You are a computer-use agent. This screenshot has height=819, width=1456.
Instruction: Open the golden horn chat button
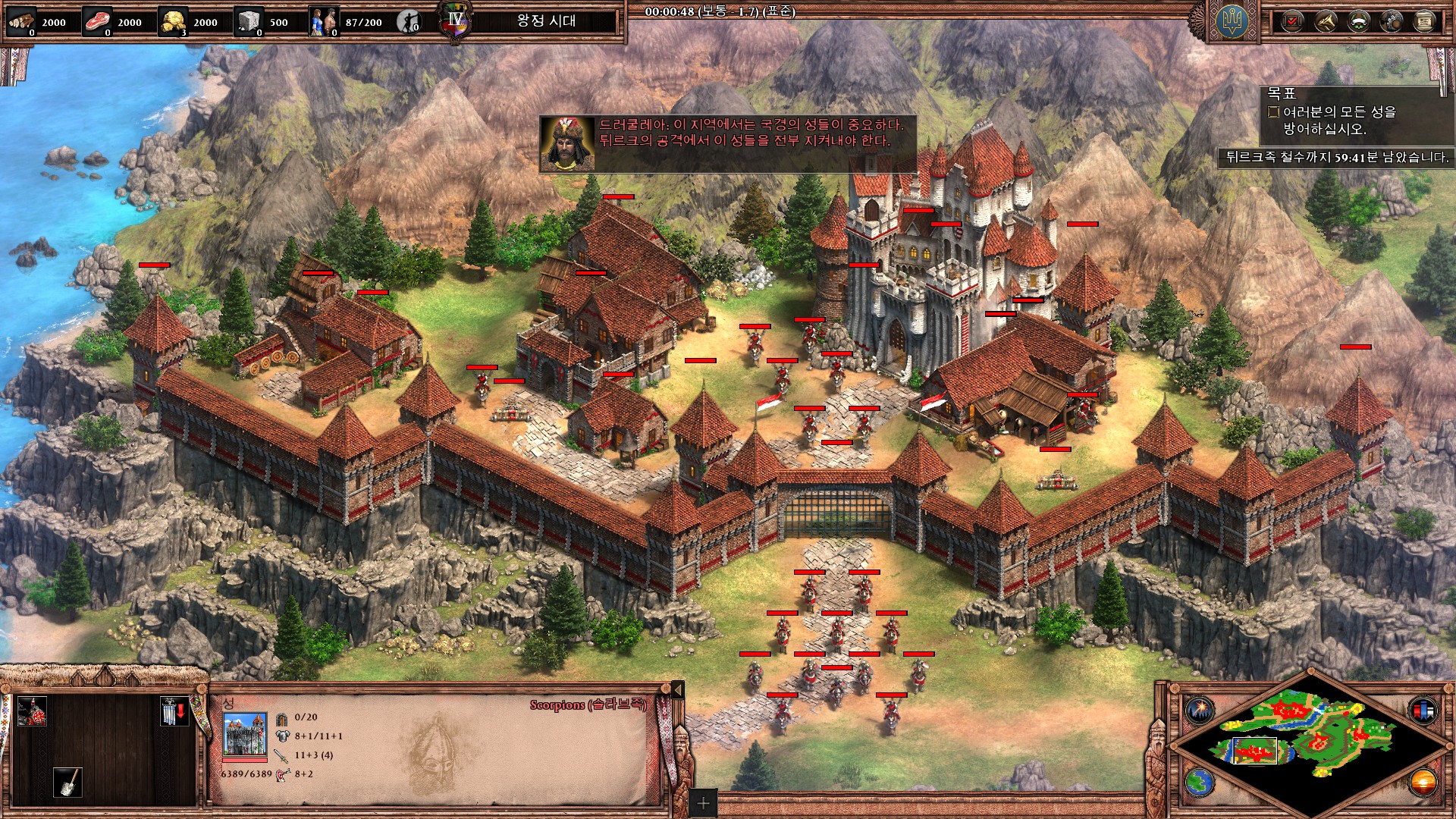coord(1326,21)
